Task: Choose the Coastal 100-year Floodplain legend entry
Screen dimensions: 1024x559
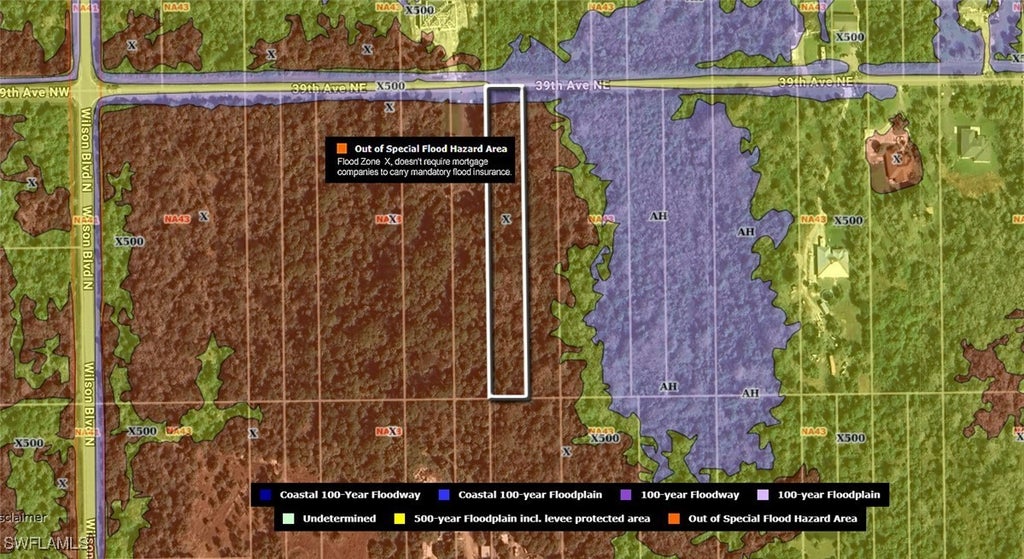Action: pyautogui.click(x=517, y=495)
